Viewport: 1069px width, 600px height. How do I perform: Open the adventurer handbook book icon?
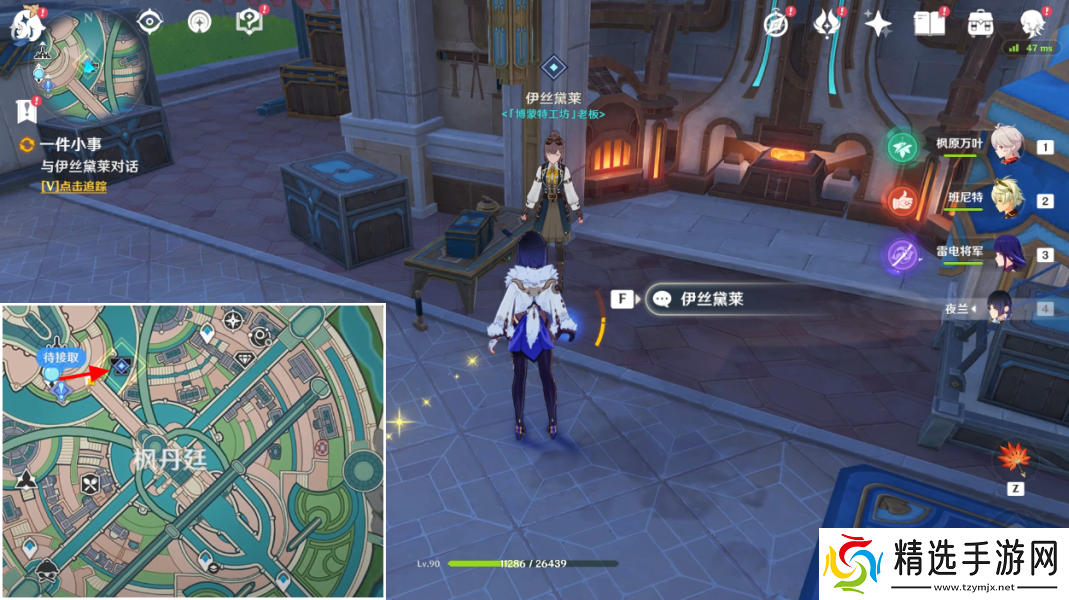coord(930,24)
